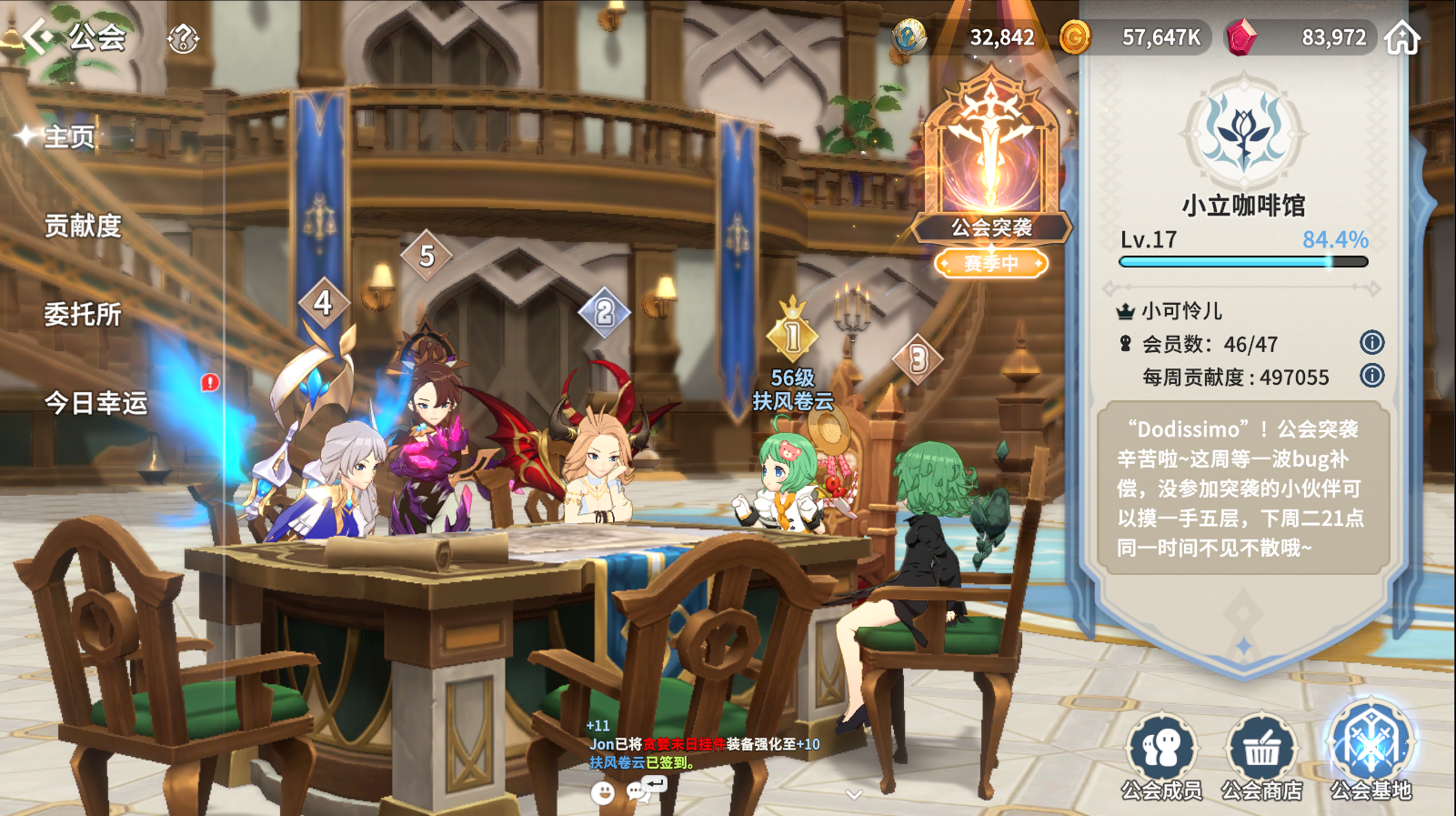
Task: Select the rank 2 diamond marker
Action: tap(604, 313)
